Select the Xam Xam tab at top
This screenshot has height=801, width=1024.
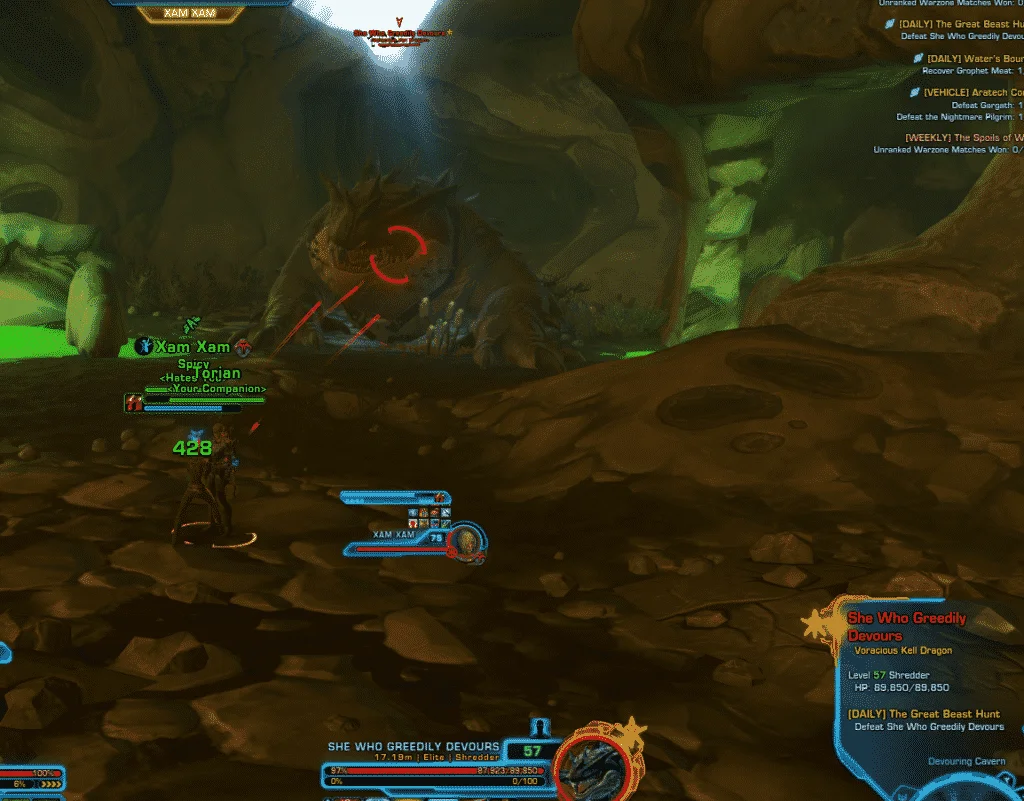tap(191, 13)
